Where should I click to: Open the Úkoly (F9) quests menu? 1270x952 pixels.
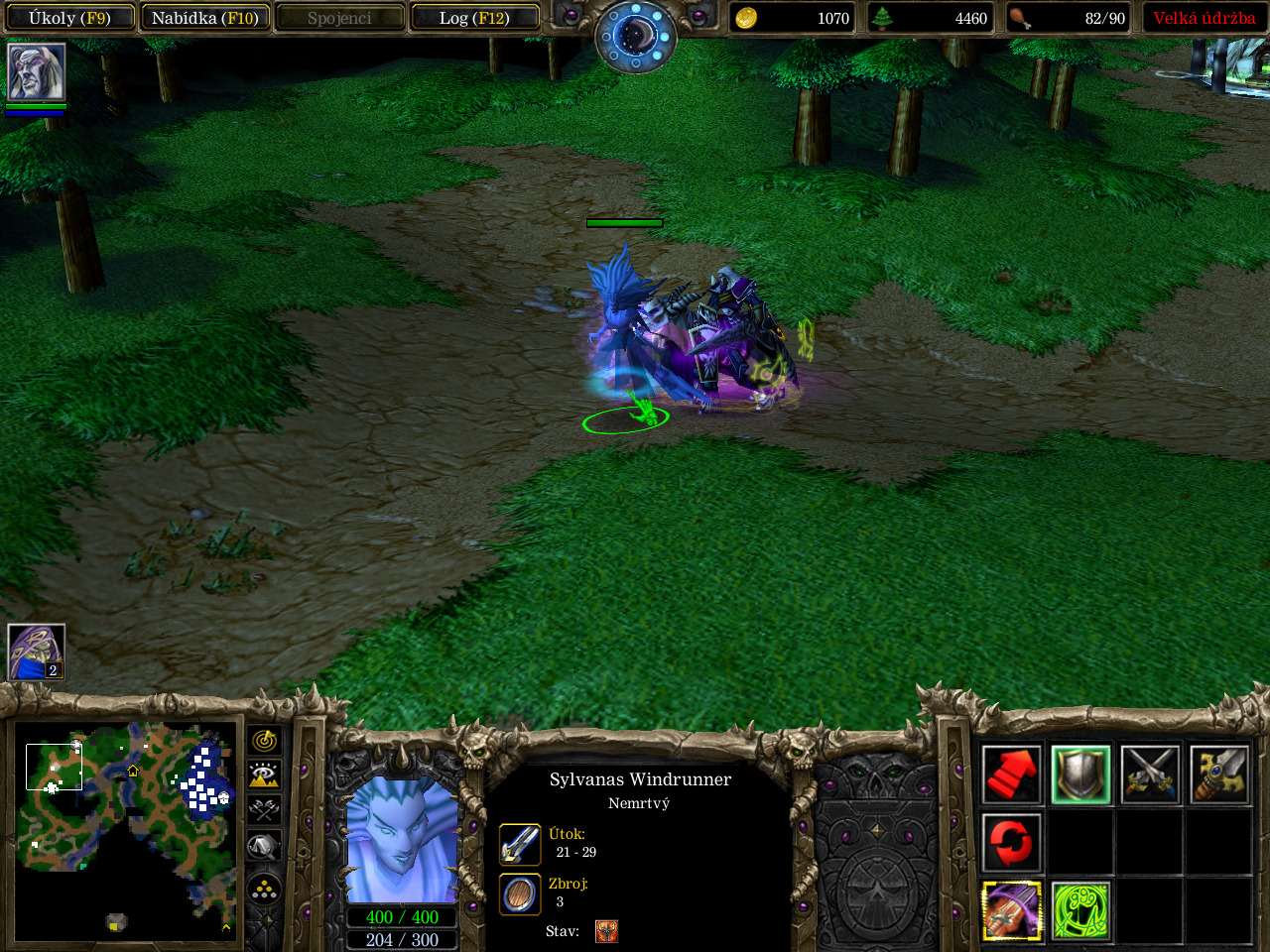[x=69, y=18]
